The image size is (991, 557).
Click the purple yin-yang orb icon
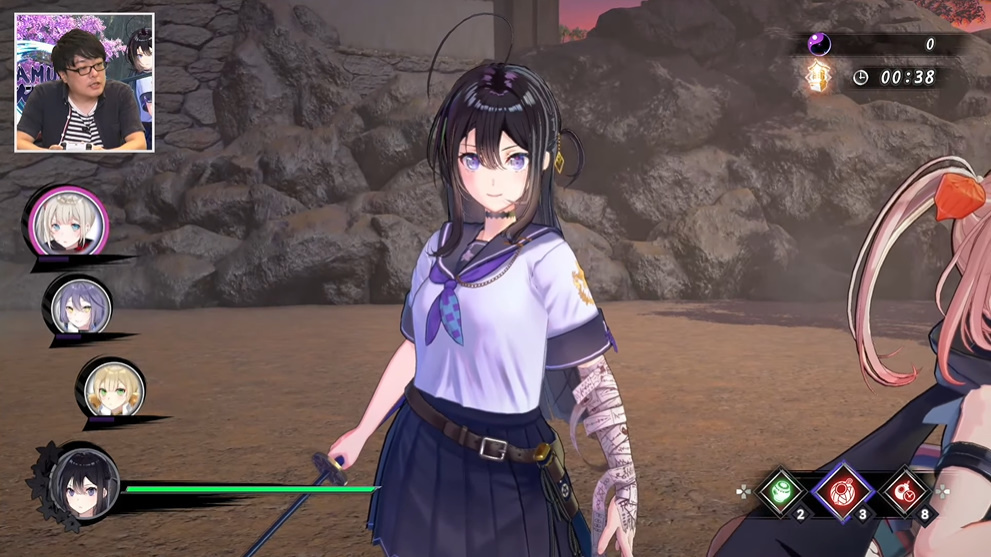[x=819, y=43]
